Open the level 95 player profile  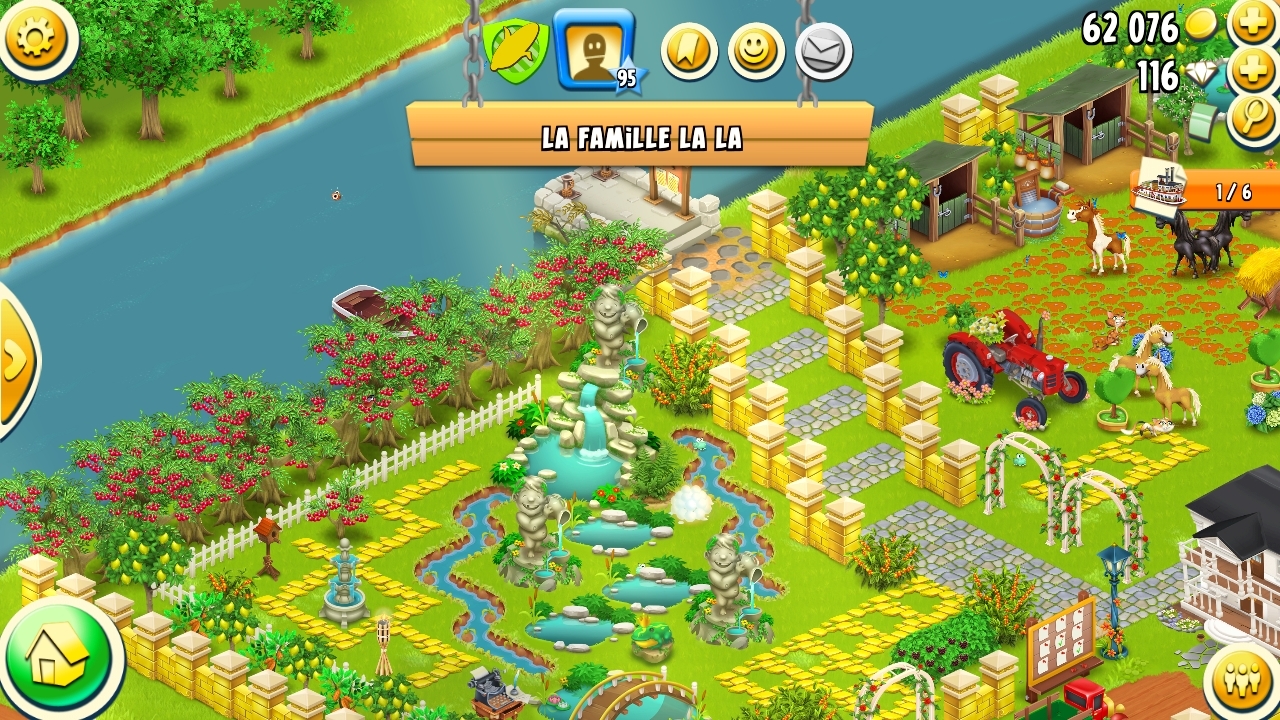point(594,48)
